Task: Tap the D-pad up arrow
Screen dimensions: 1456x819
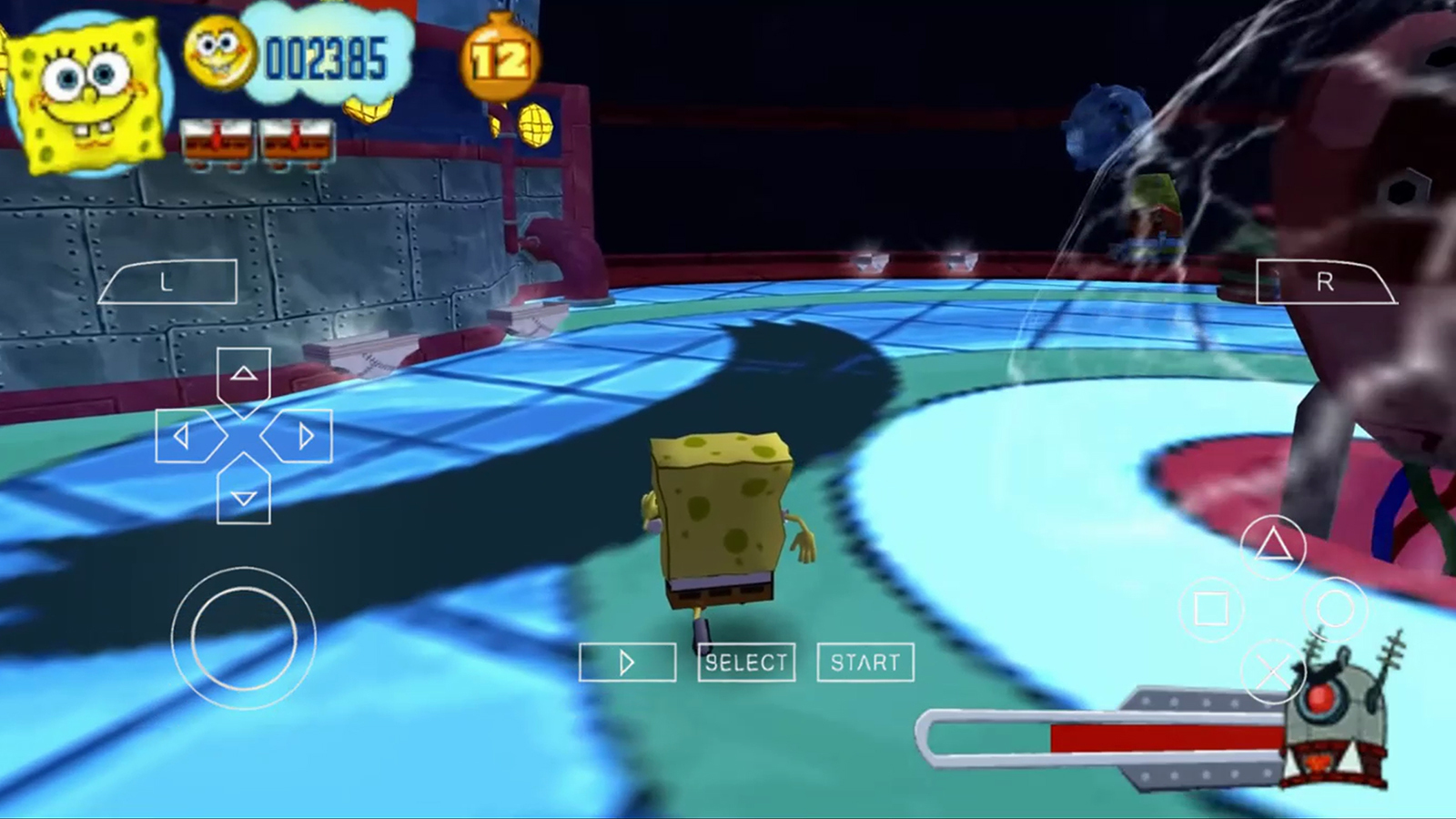Action: click(243, 374)
